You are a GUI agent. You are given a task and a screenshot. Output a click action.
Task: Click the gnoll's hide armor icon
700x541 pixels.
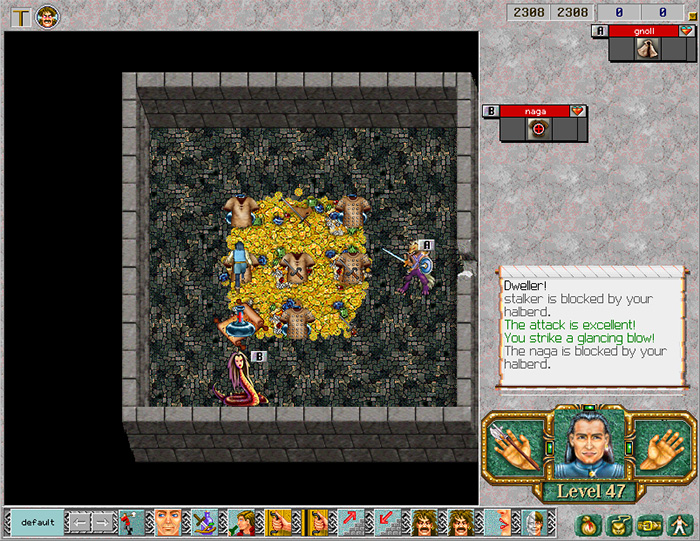[x=648, y=48]
